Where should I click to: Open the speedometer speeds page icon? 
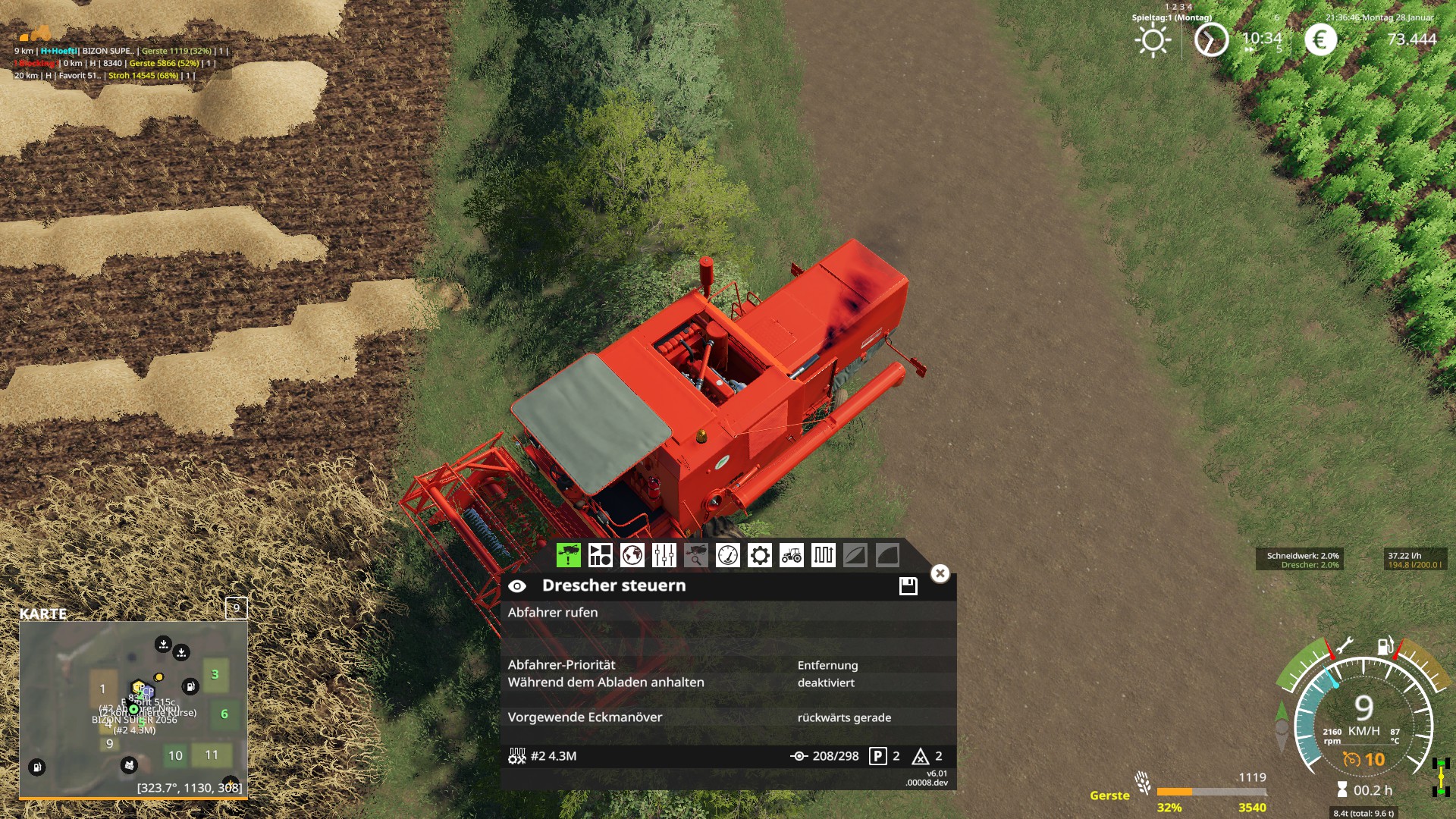pyautogui.click(x=729, y=556)
